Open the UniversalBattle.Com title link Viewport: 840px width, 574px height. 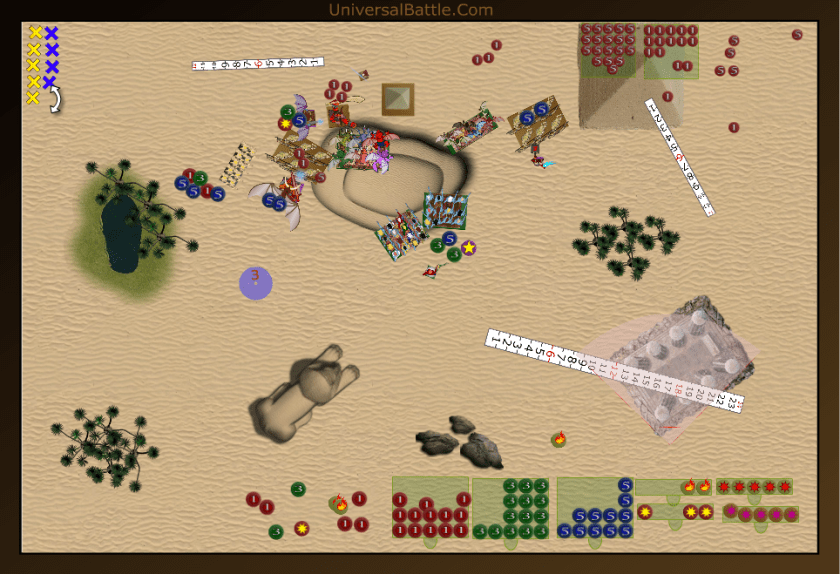pos(411,10)
